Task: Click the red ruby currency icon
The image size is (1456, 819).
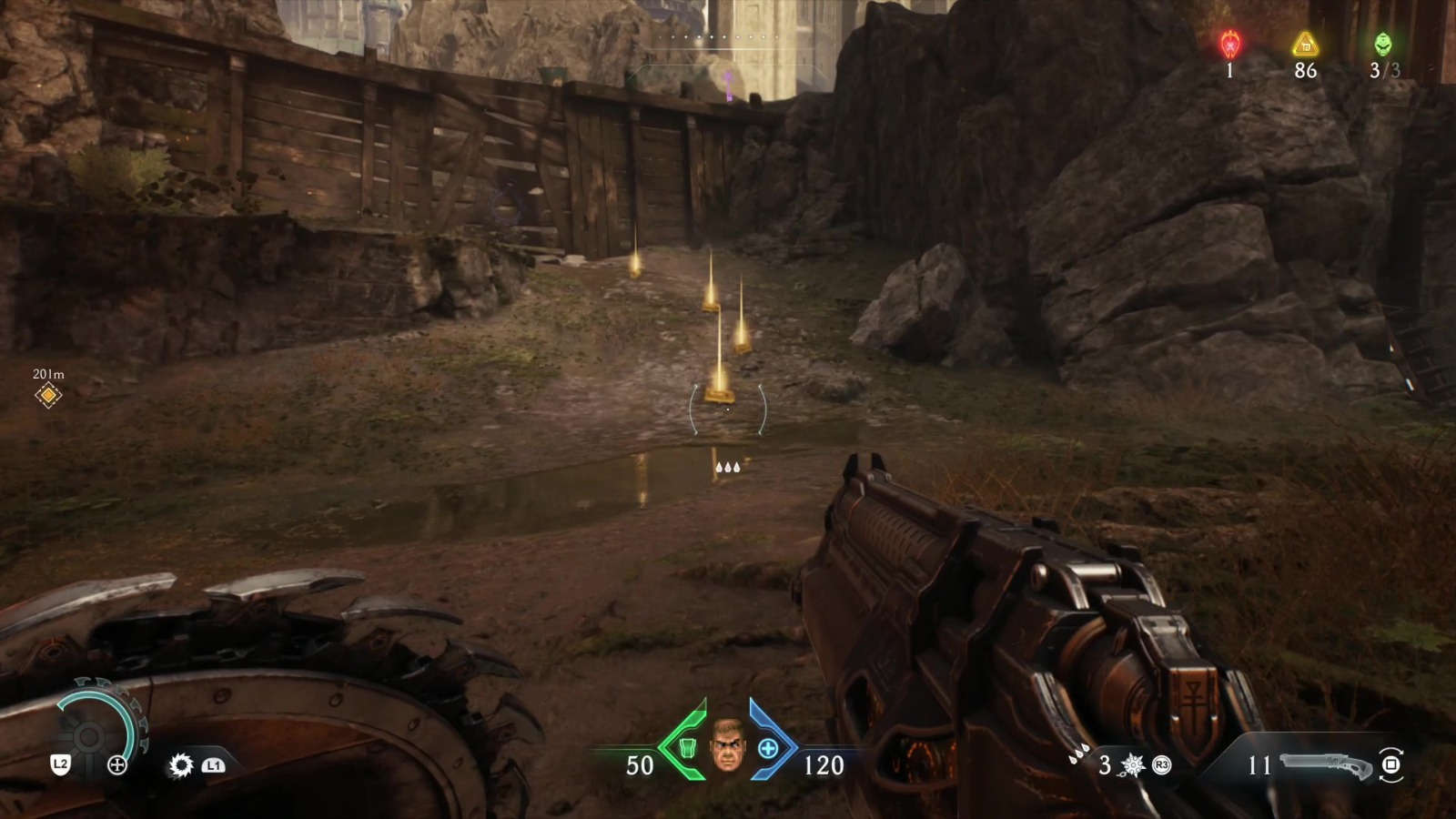Action: [1230, 44]
